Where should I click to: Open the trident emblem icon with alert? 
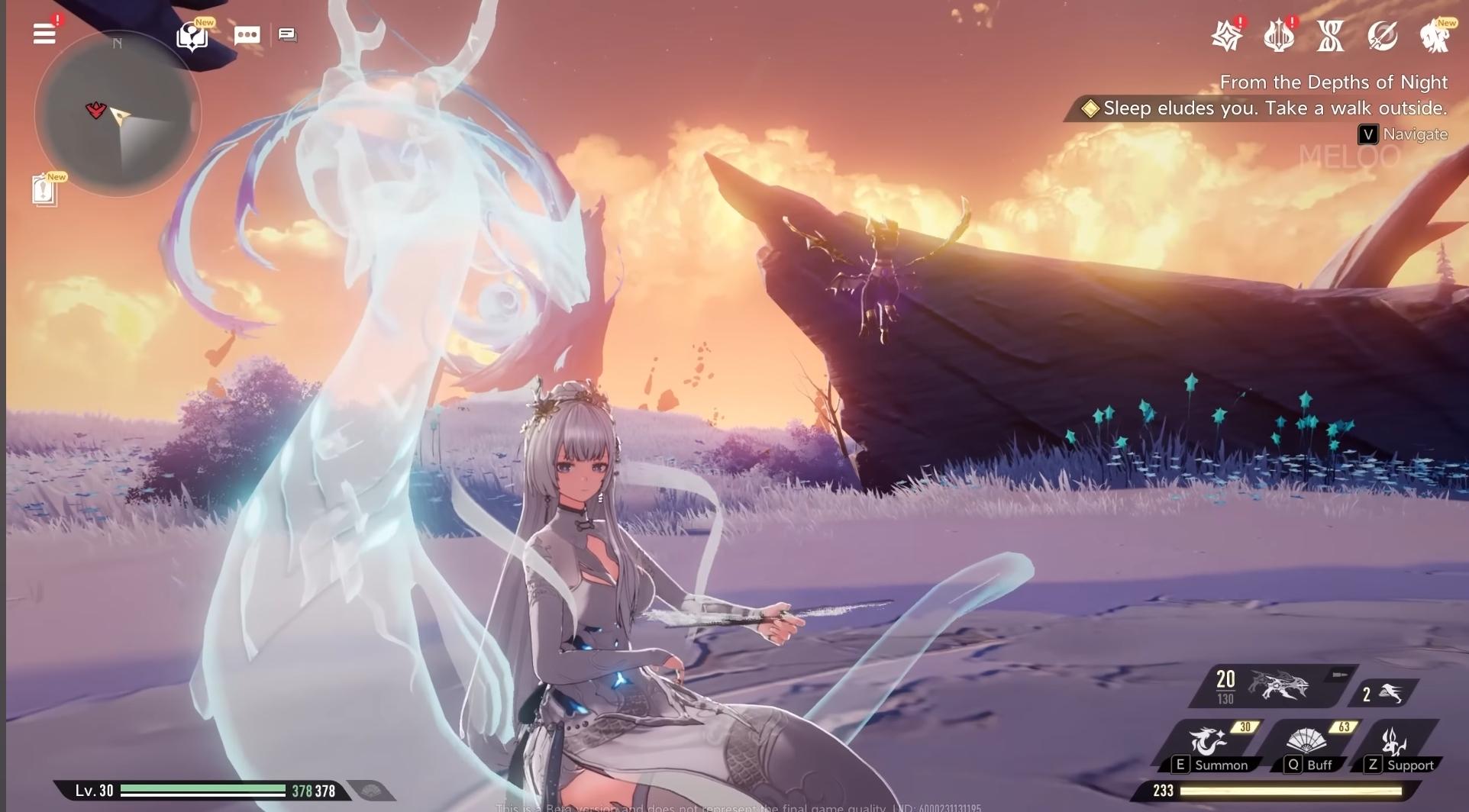(x=1278, y=36)
